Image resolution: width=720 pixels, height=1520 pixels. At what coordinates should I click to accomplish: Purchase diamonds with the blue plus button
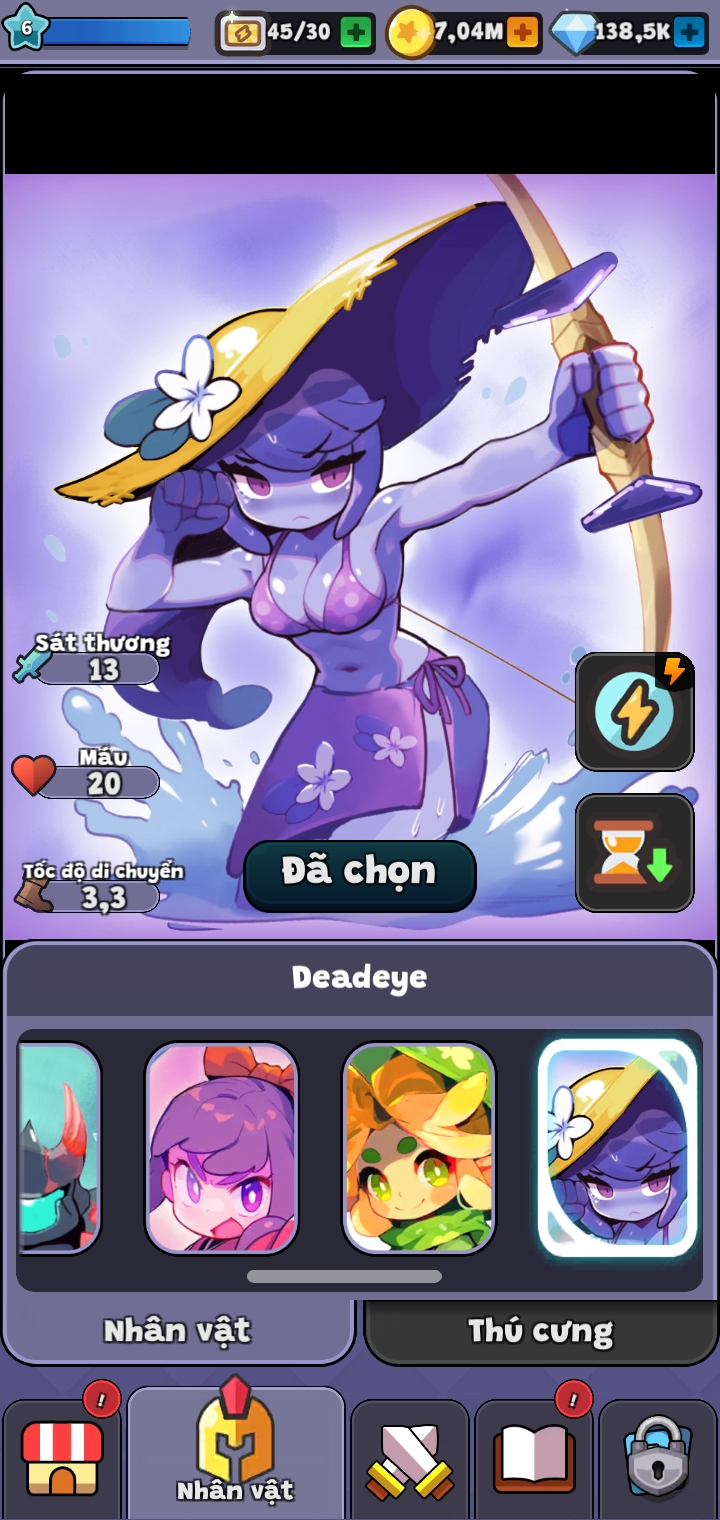[689, 33]
